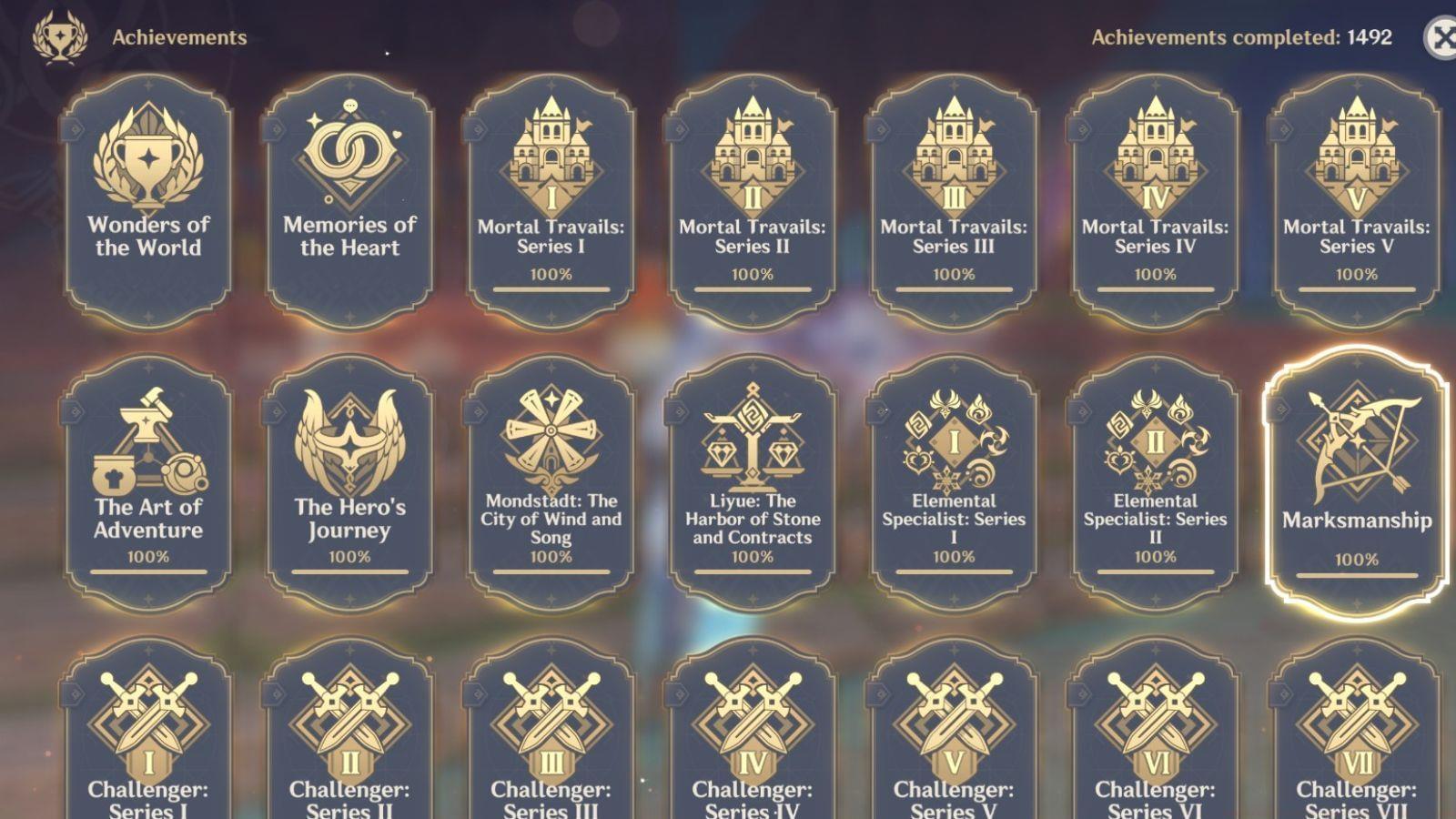This screenshot has width=1456, height=819.
Task: Click the windmill icon for Mondstadt achievements
Action: pos(551,435)
